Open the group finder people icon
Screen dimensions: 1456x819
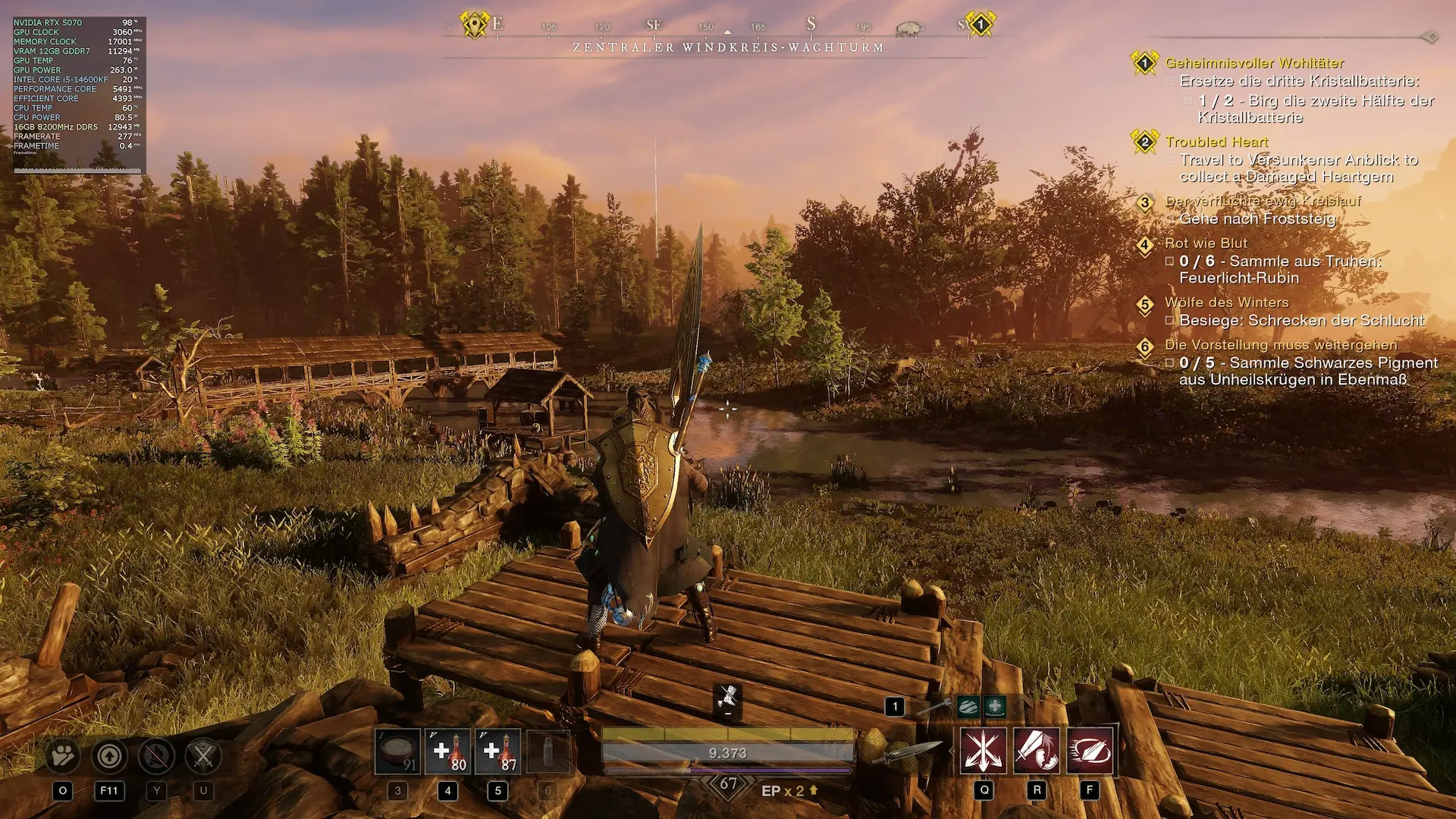(63, 755)
